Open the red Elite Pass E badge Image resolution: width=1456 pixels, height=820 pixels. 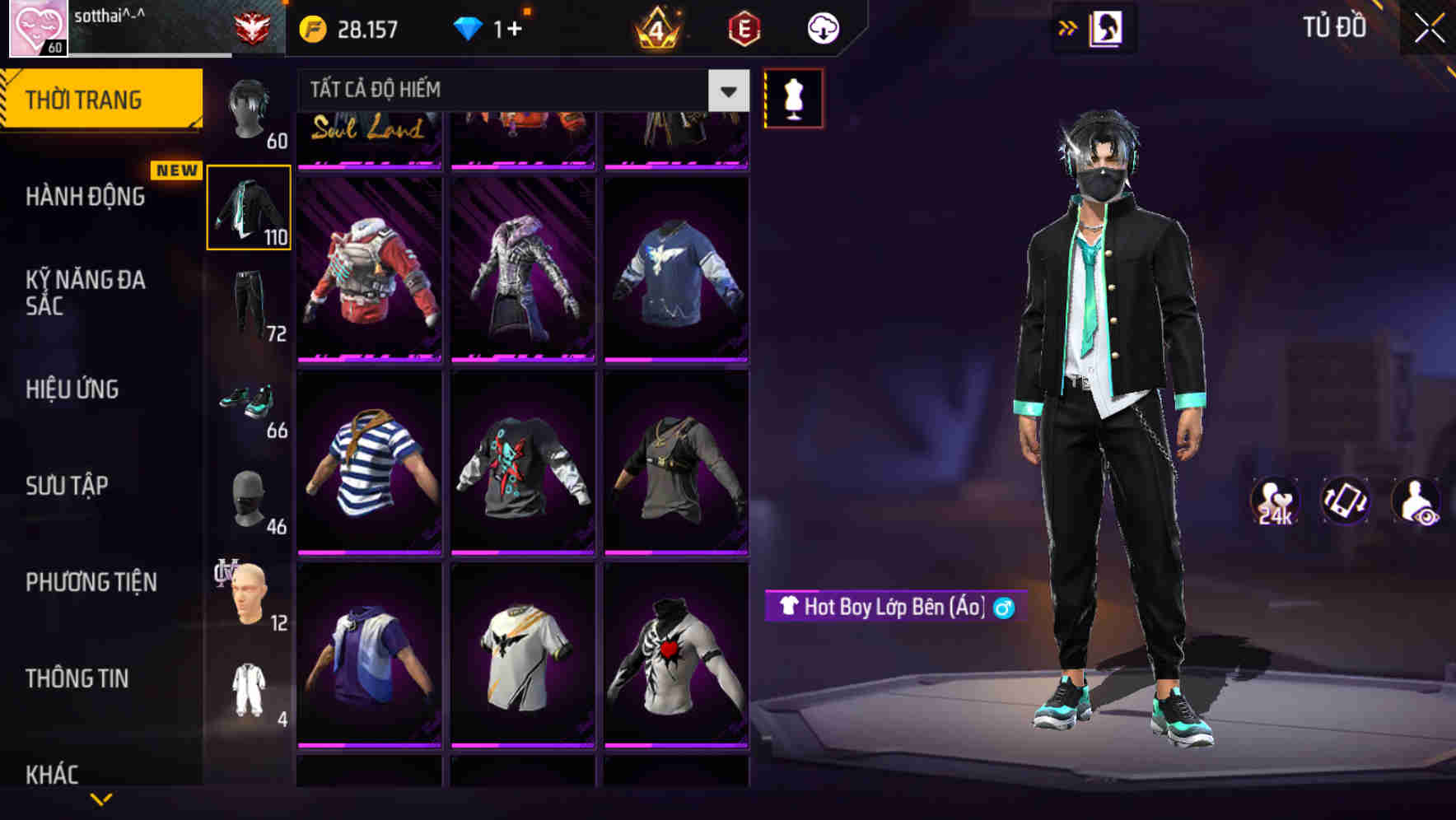point(745,27)
